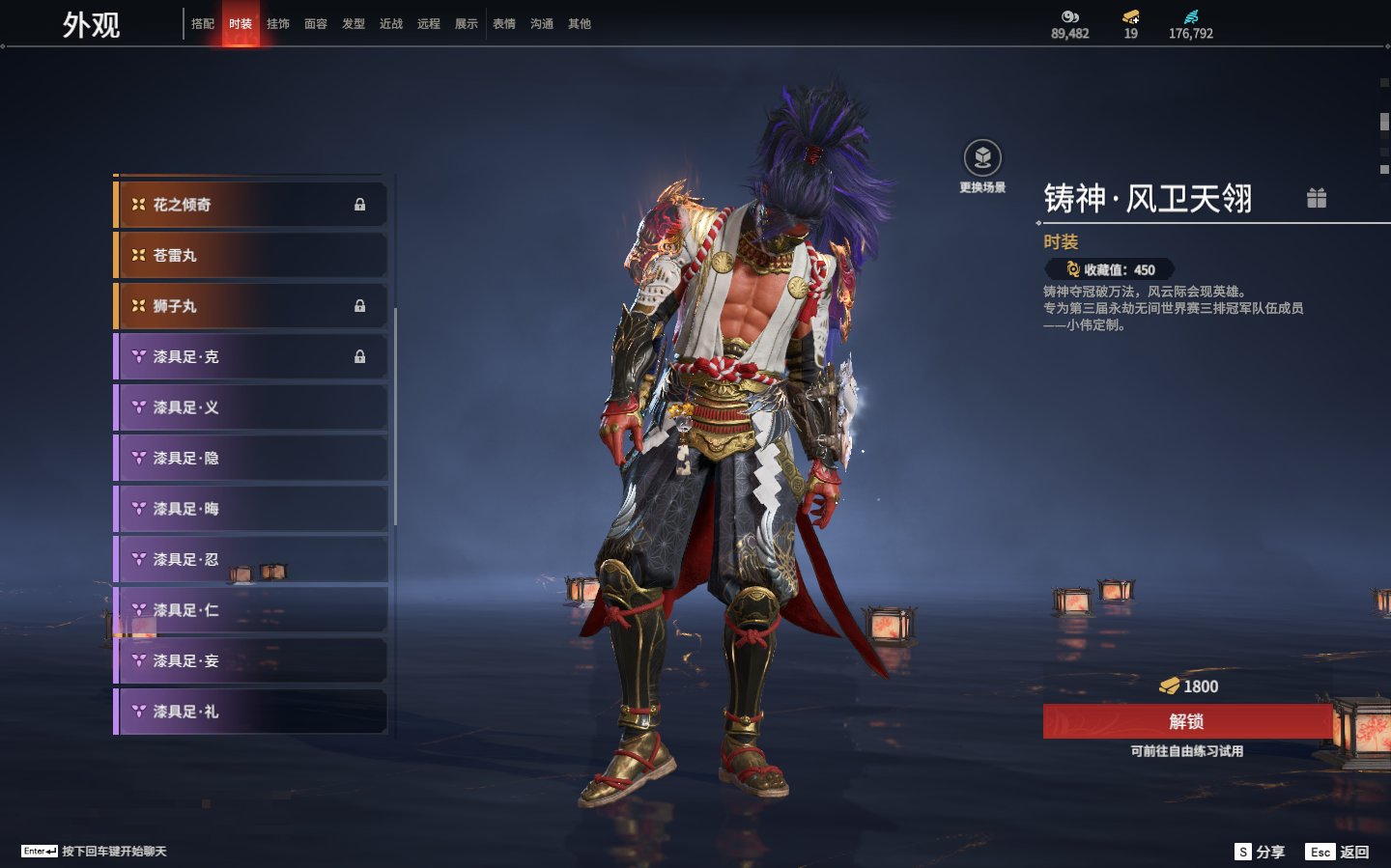This screenshot has height=868, width=1391.
Task: Pick the 苍雷丸 outfit from the list
Action: [x=251, y=256]
